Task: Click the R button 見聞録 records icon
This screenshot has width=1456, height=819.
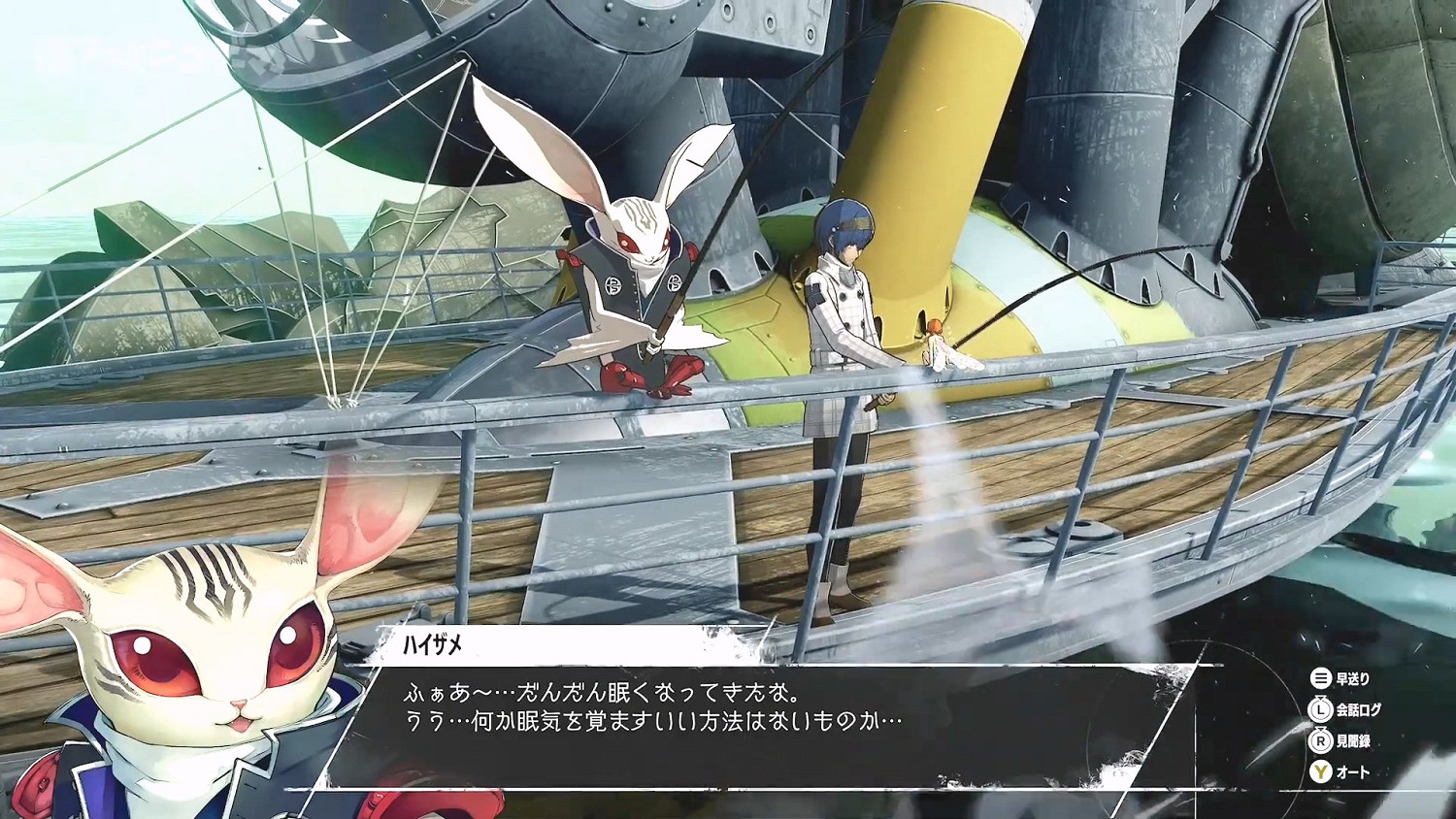Action: (1318, 742)
